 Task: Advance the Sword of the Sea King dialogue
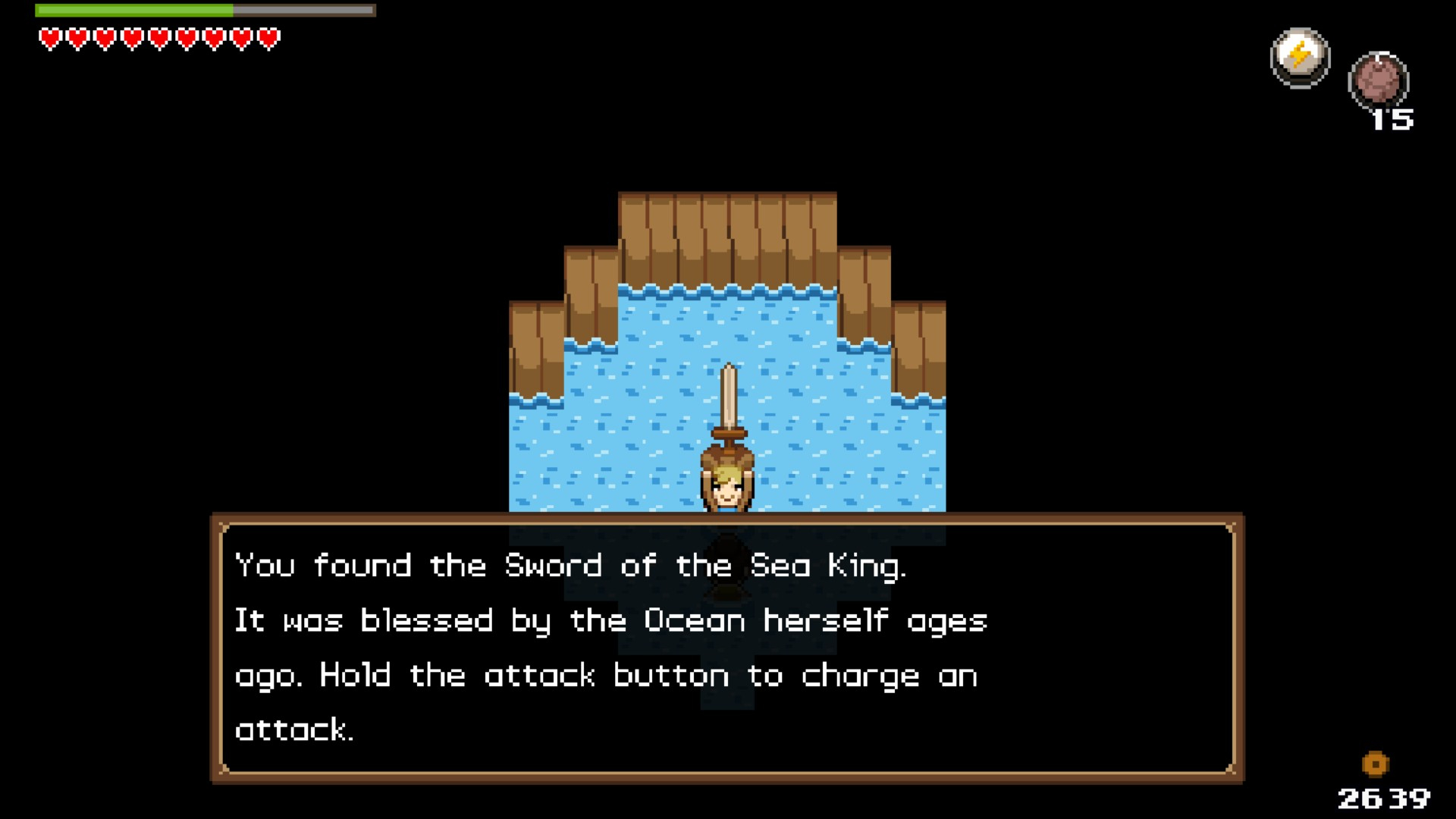726,648
